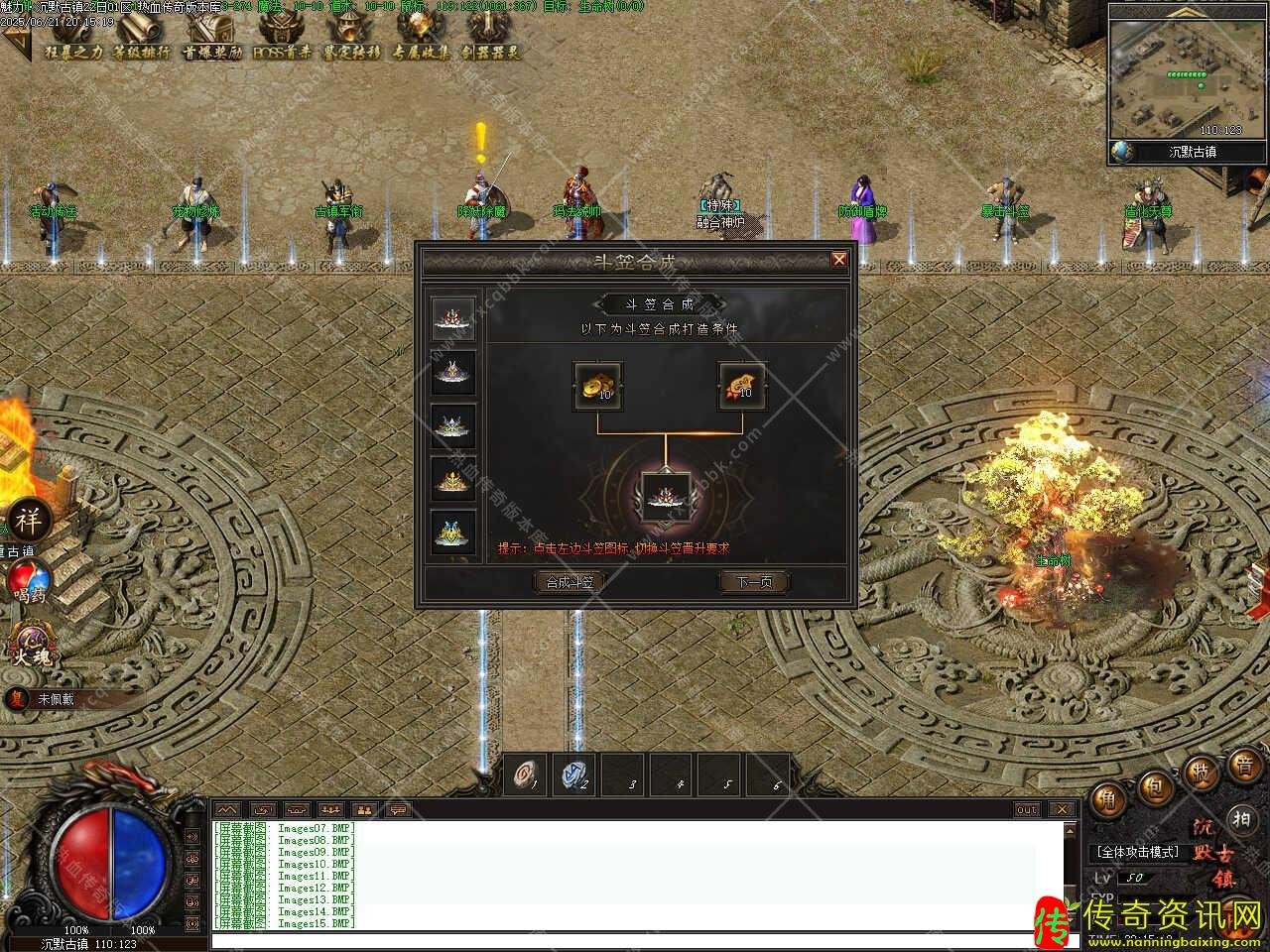
Task: Use the blue scroll in hotbar slot 2
Action: coord(574,773)
